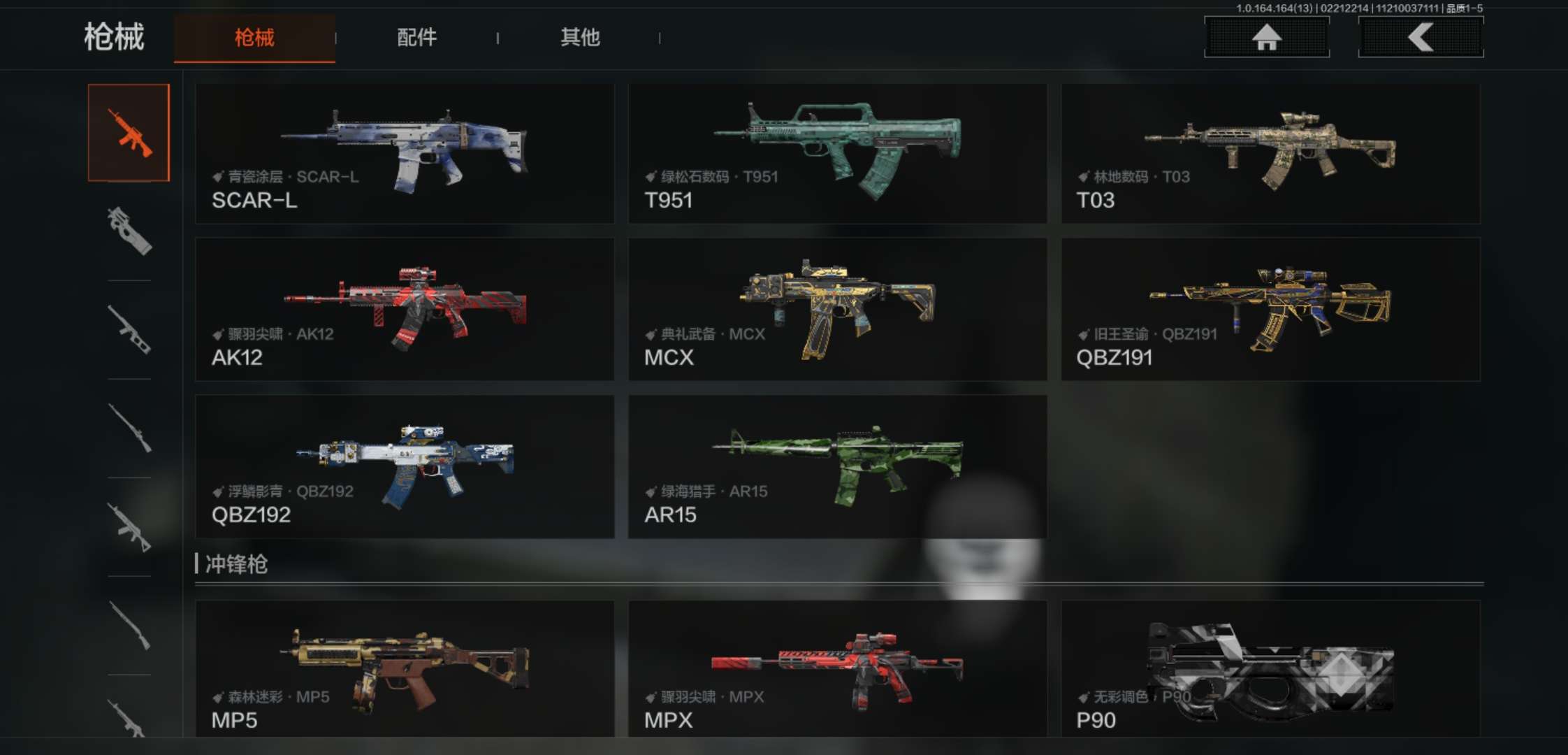The image size is (1568, 755).
Task: Open the SCAR-L weapon card
Action: [405, 154]
